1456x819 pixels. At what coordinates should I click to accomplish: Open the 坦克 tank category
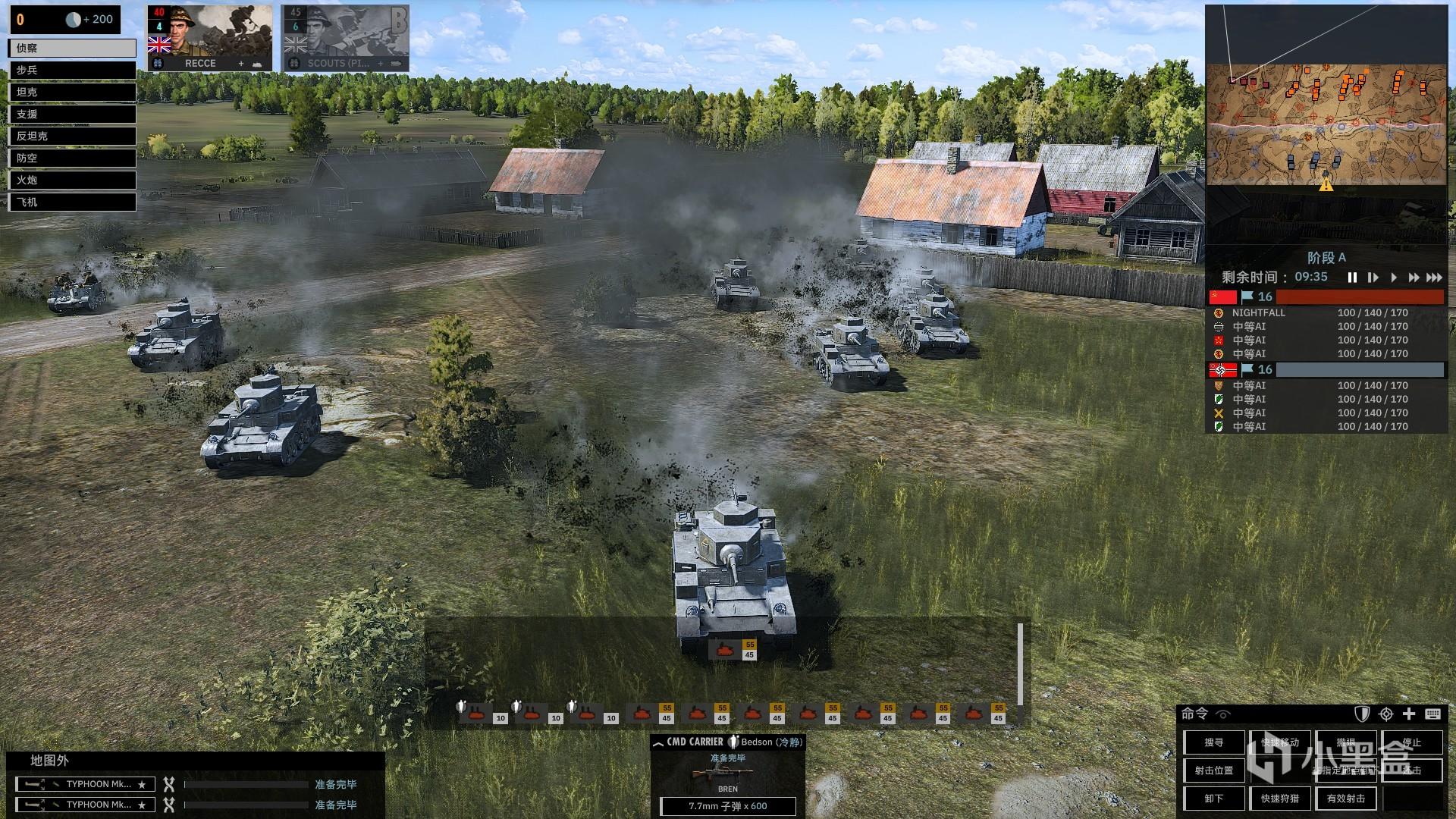[72, 92]
